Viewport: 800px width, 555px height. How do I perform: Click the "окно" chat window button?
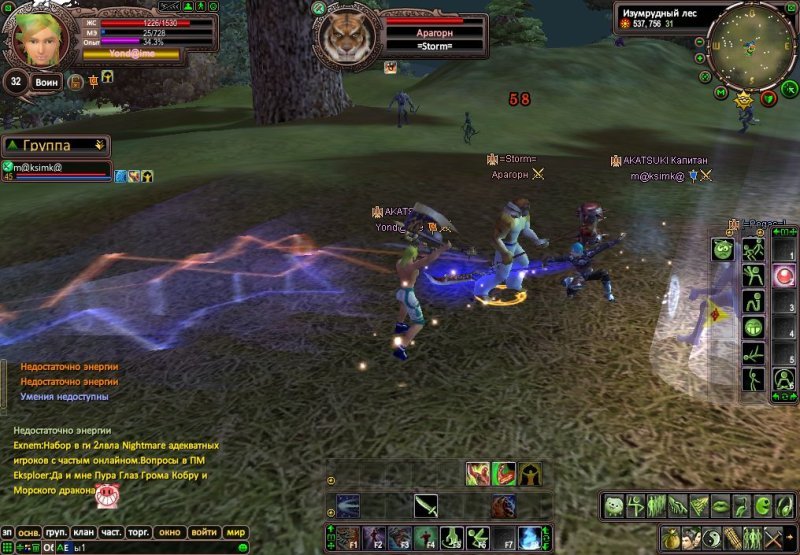170,532
